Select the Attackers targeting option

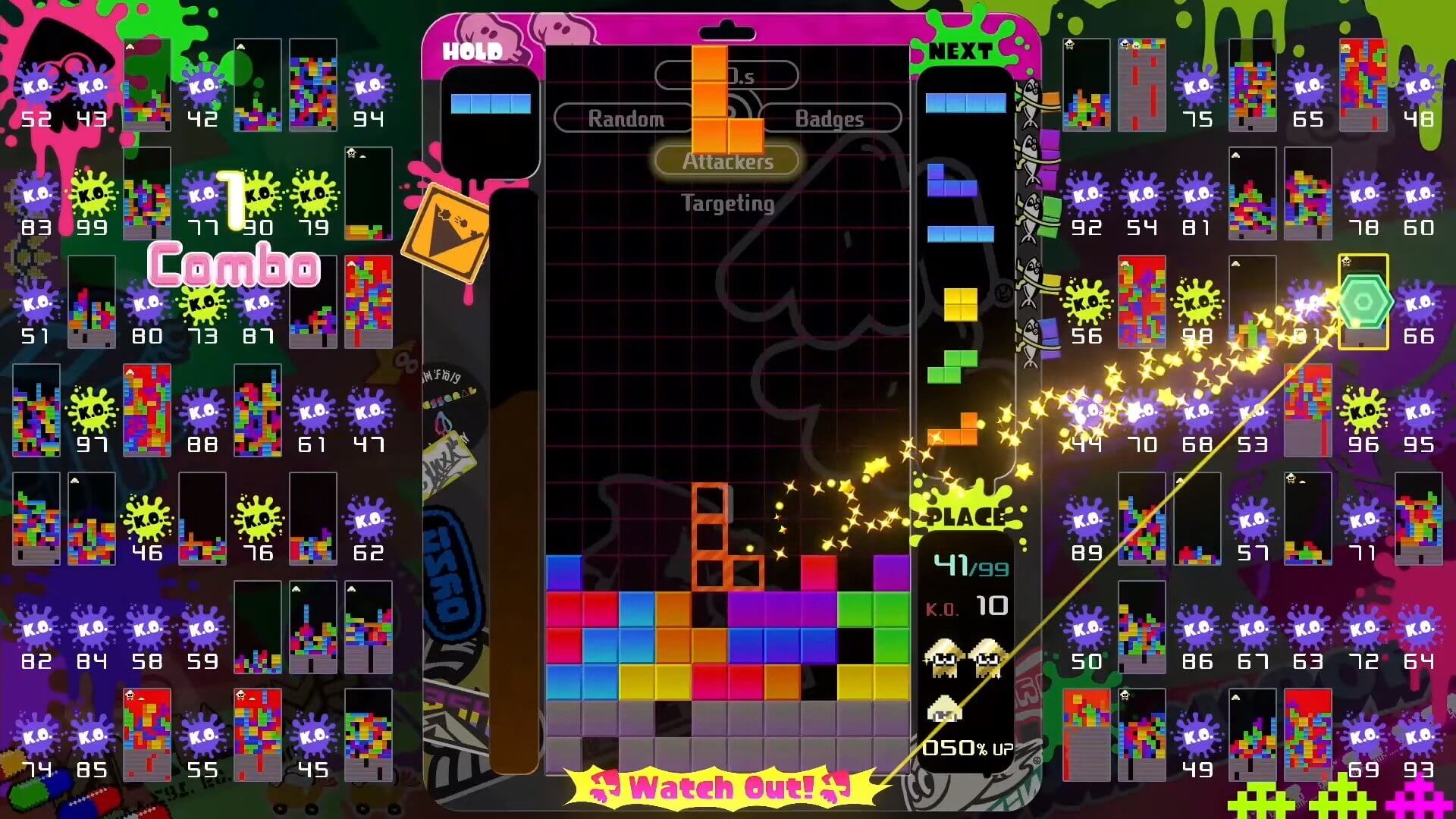726,161
